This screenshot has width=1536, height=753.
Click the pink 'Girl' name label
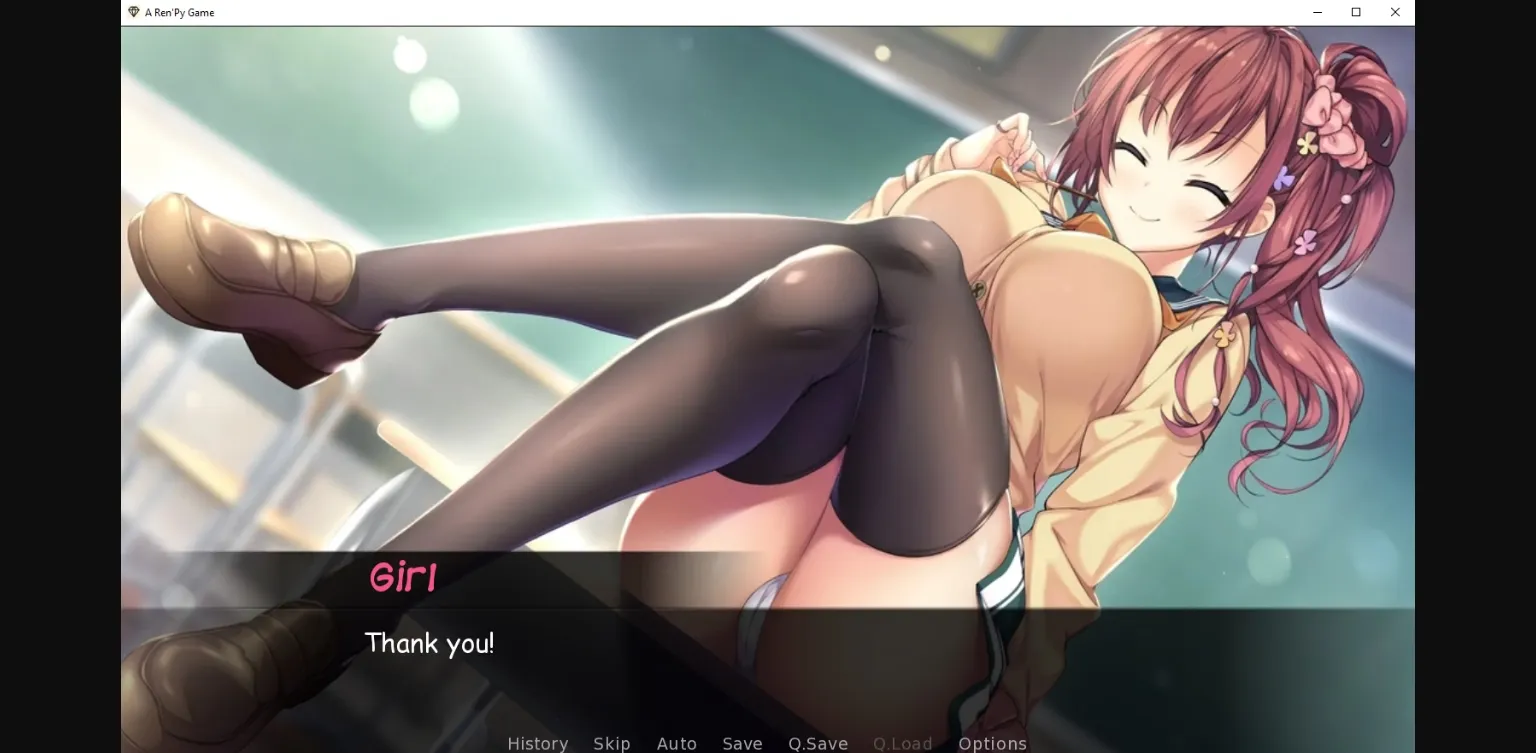[x=403, y=577]
